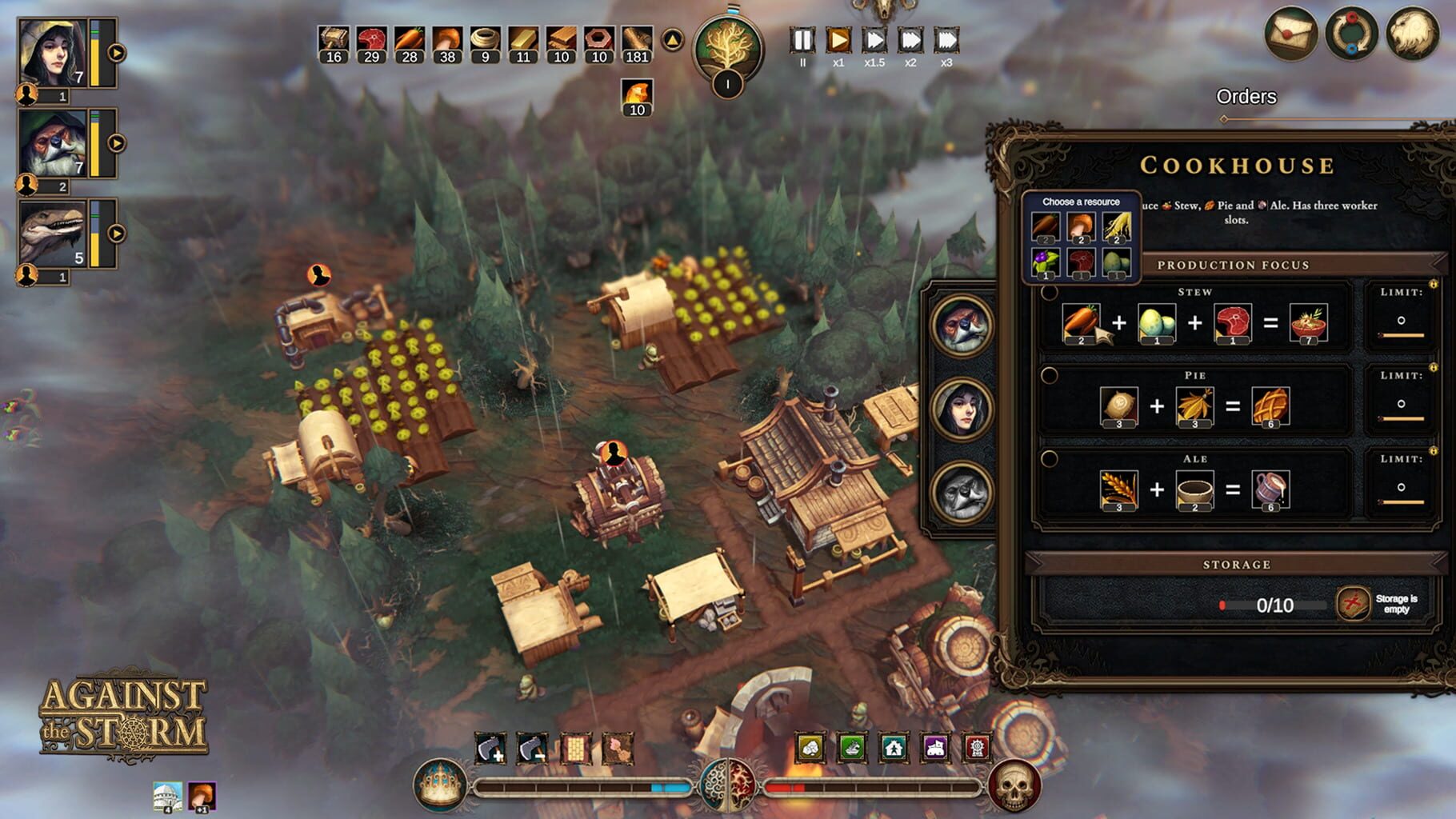
Task: Pause the game with the pause button
Action: (802, 42)
